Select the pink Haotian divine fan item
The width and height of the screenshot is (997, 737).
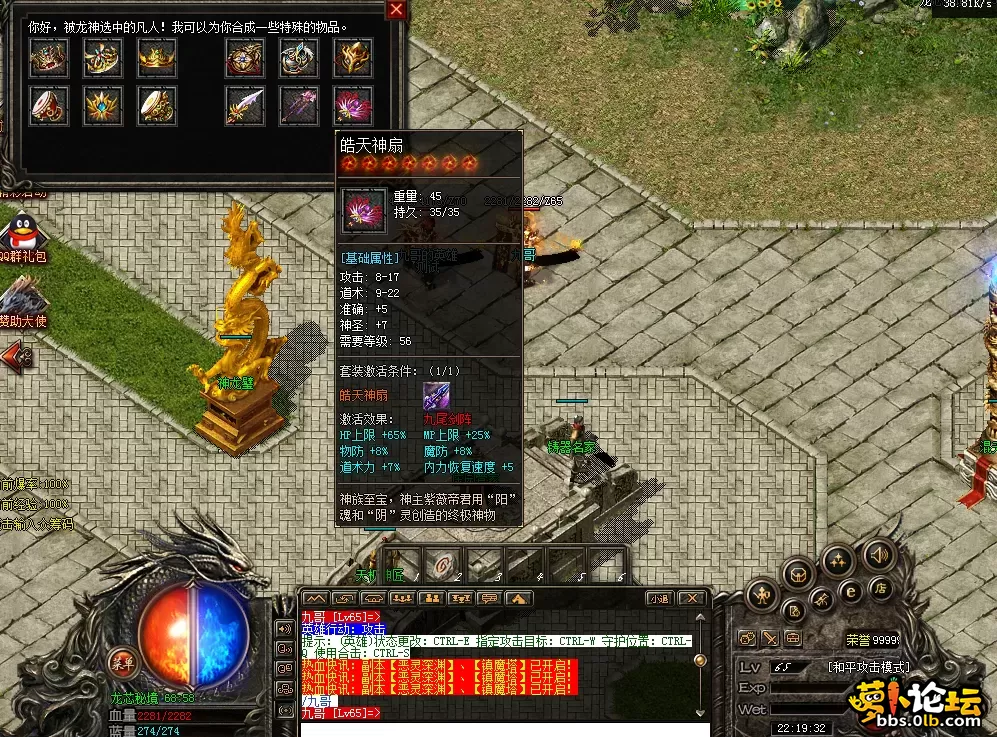[353, 104]
